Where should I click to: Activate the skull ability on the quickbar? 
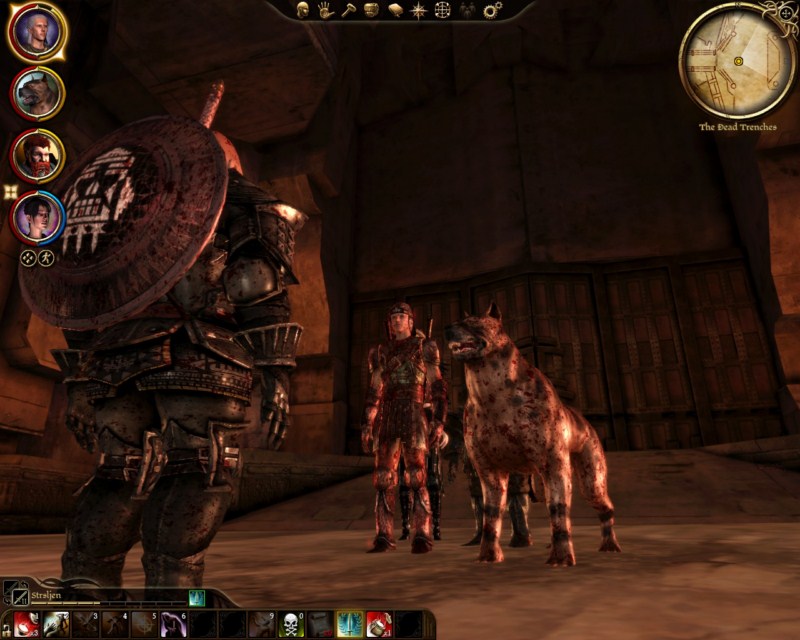[291, 625]
